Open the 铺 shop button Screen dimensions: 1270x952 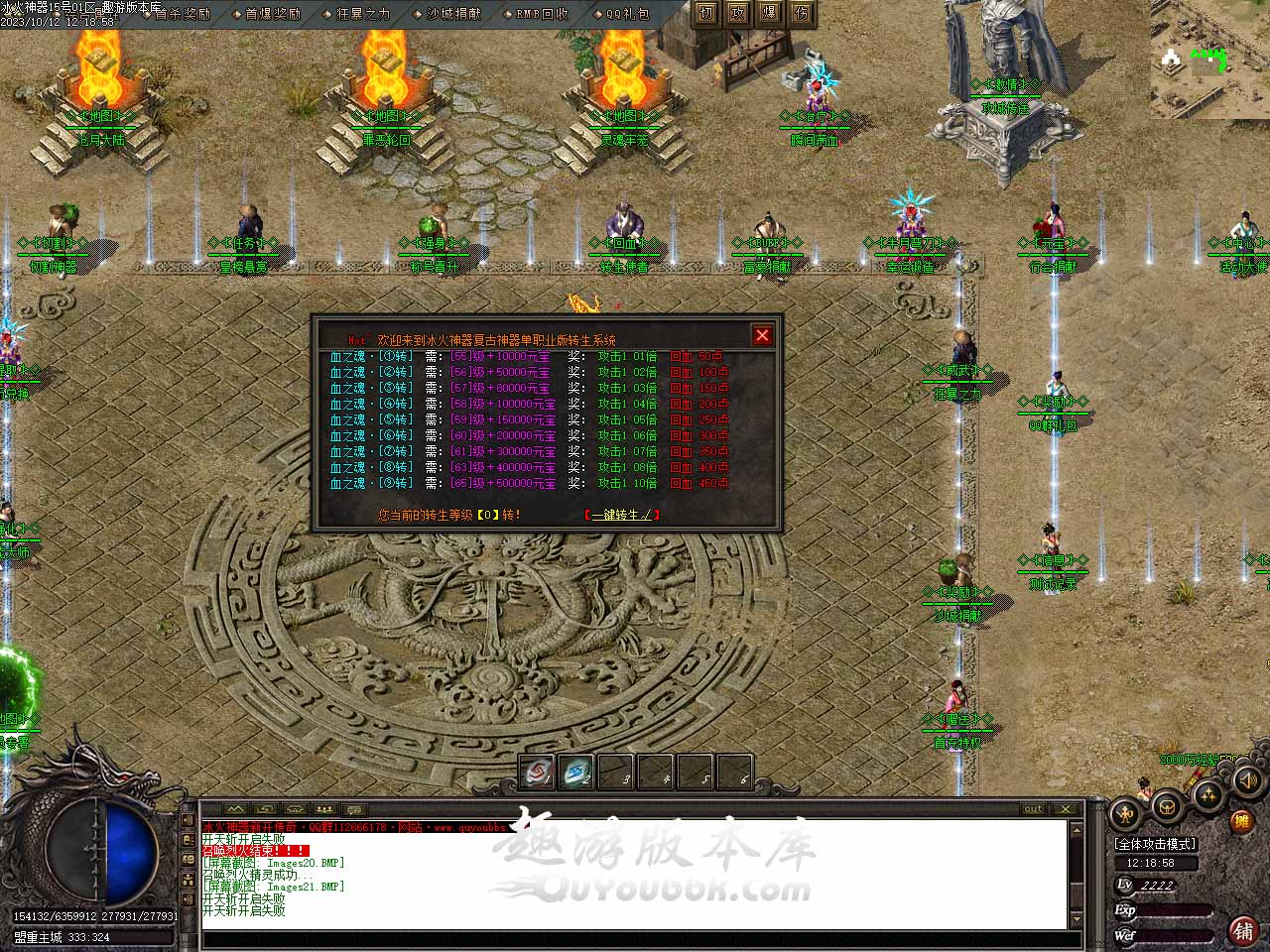click(1242, 930)
